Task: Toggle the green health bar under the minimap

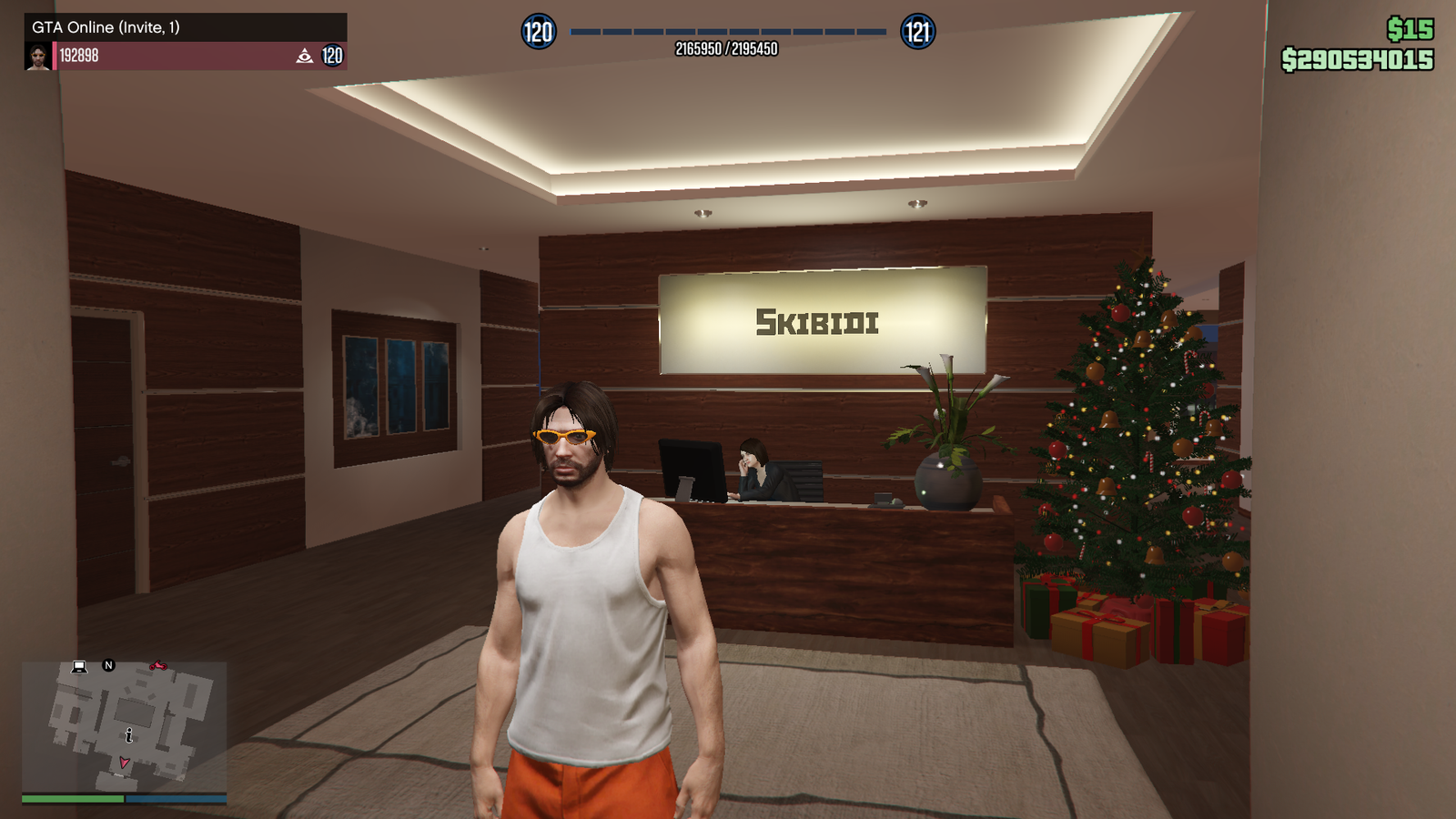Action: click(72, 798)
